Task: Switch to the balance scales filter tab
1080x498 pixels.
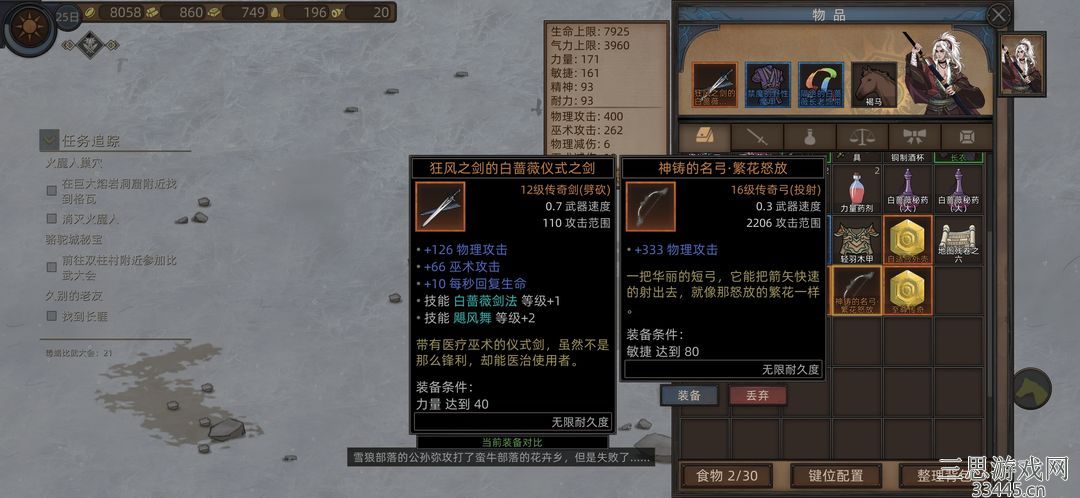Action: pos(861,136)
